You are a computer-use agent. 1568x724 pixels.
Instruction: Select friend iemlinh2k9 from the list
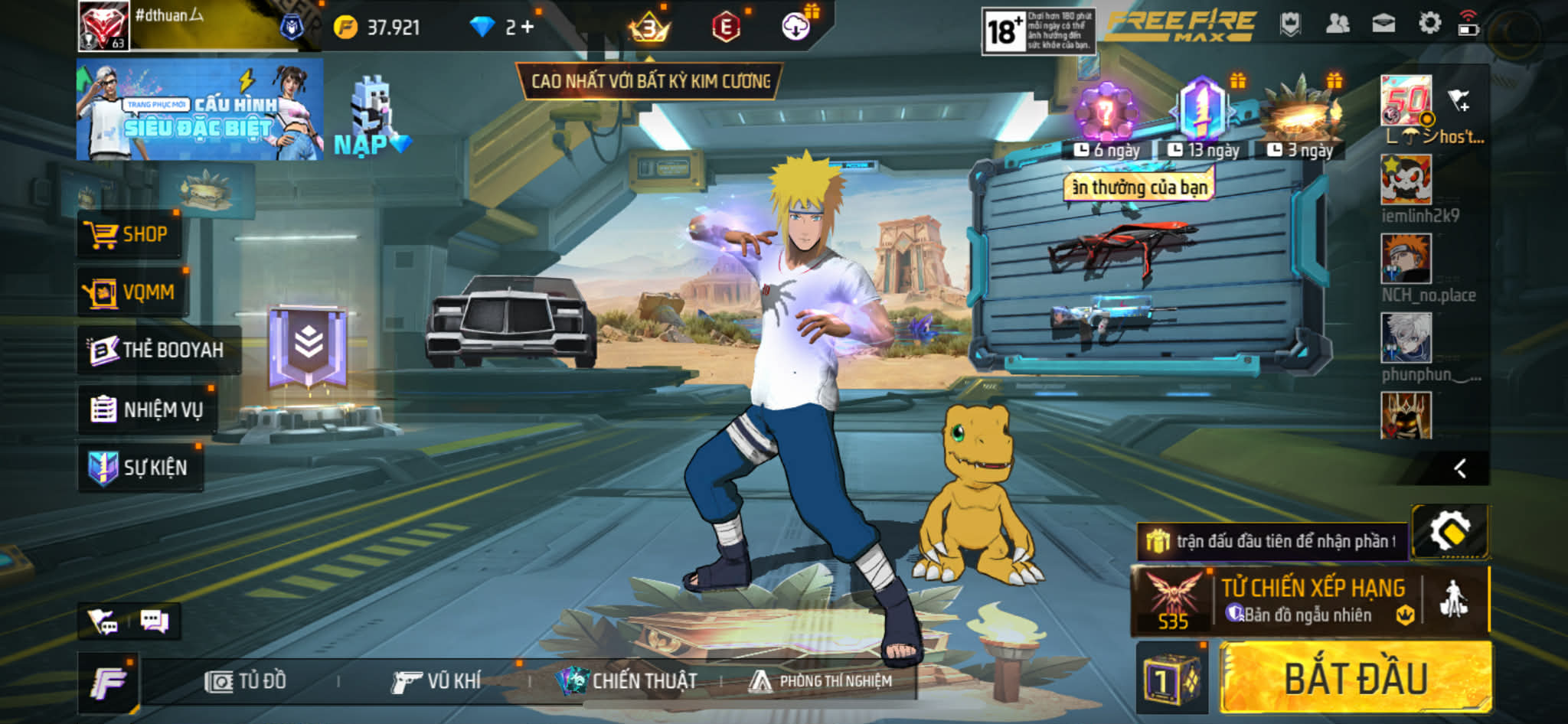pos(1406,181)
